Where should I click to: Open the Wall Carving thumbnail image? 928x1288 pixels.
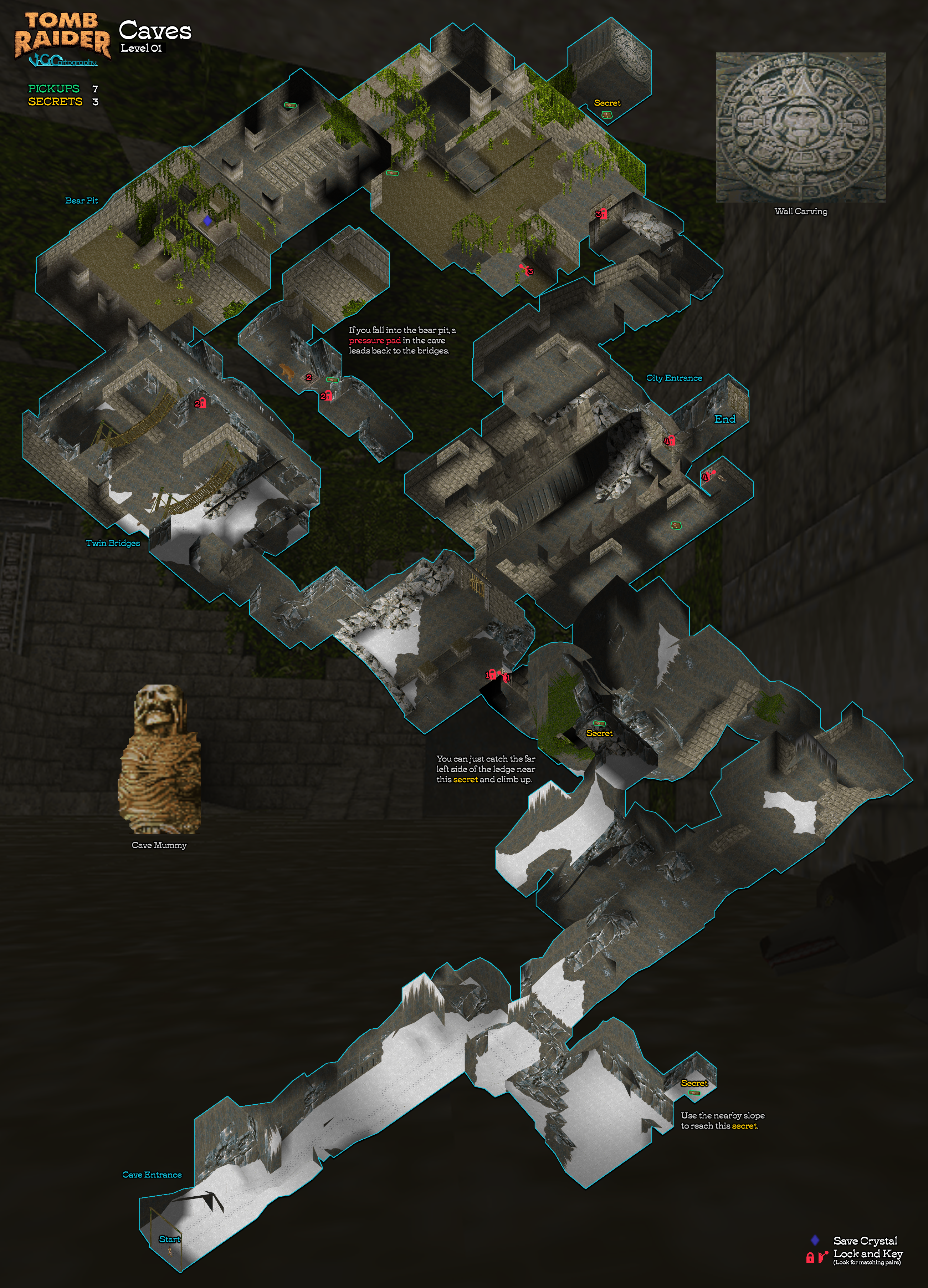click(800, 128)
